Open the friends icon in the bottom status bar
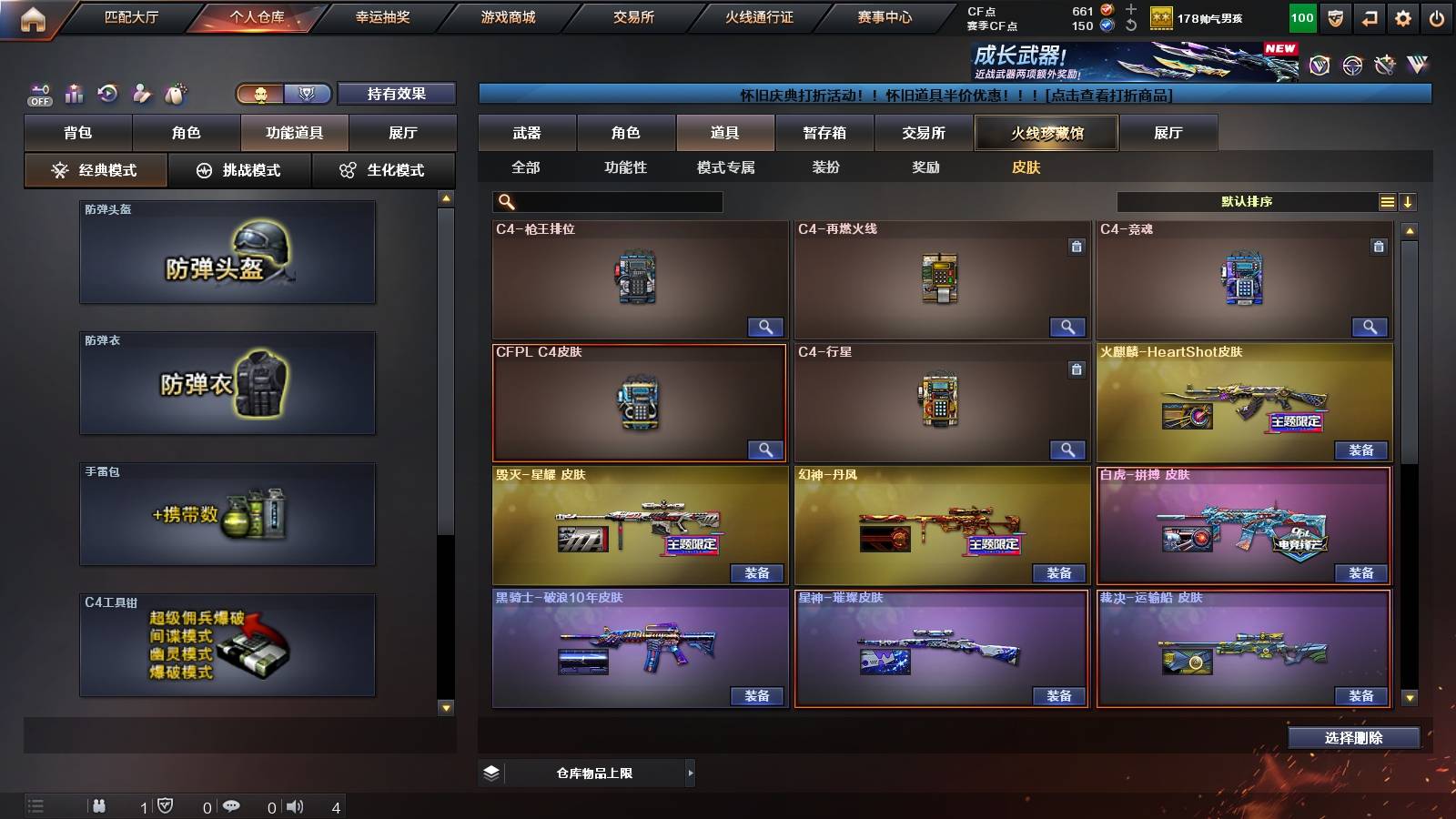 pos(98,806)
